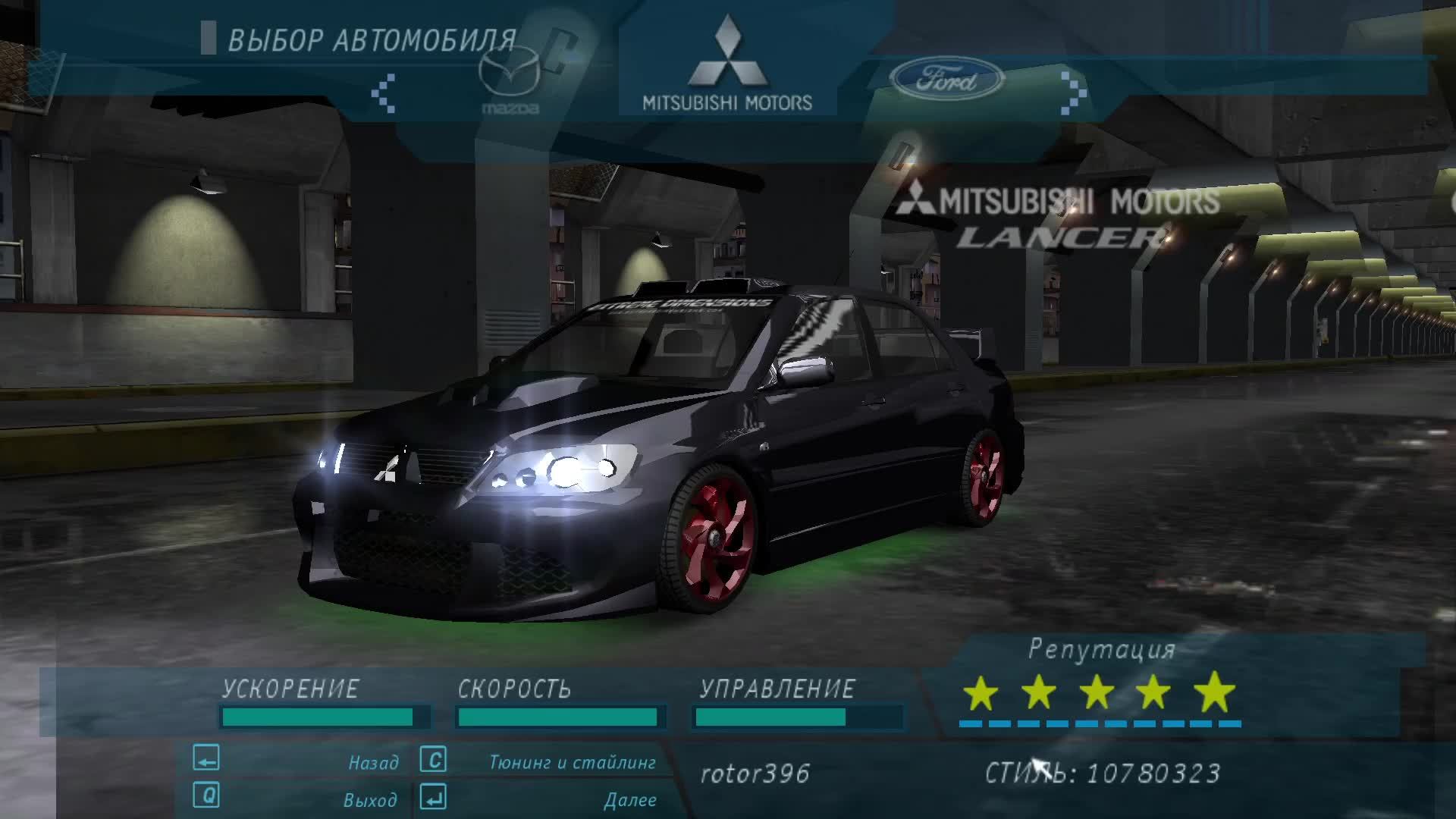Exit via the Выход option
Image resolution: width=1456 pixels, height=819 pixels.
point(369,799)
